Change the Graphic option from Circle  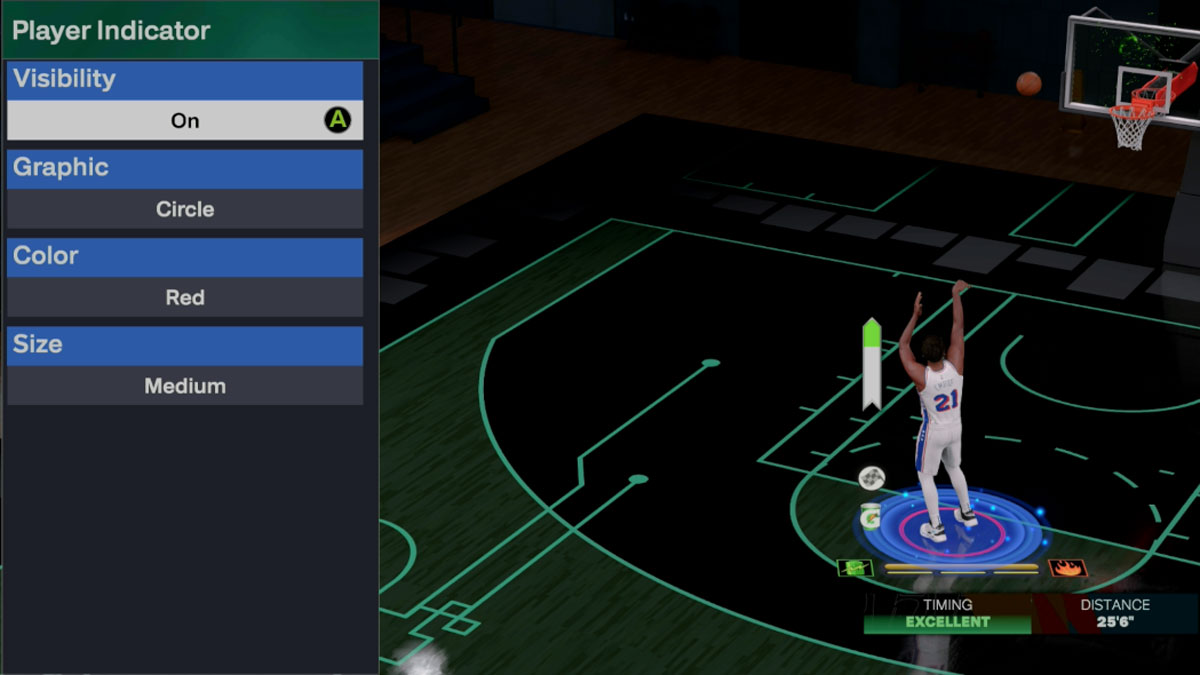[185, 209]
